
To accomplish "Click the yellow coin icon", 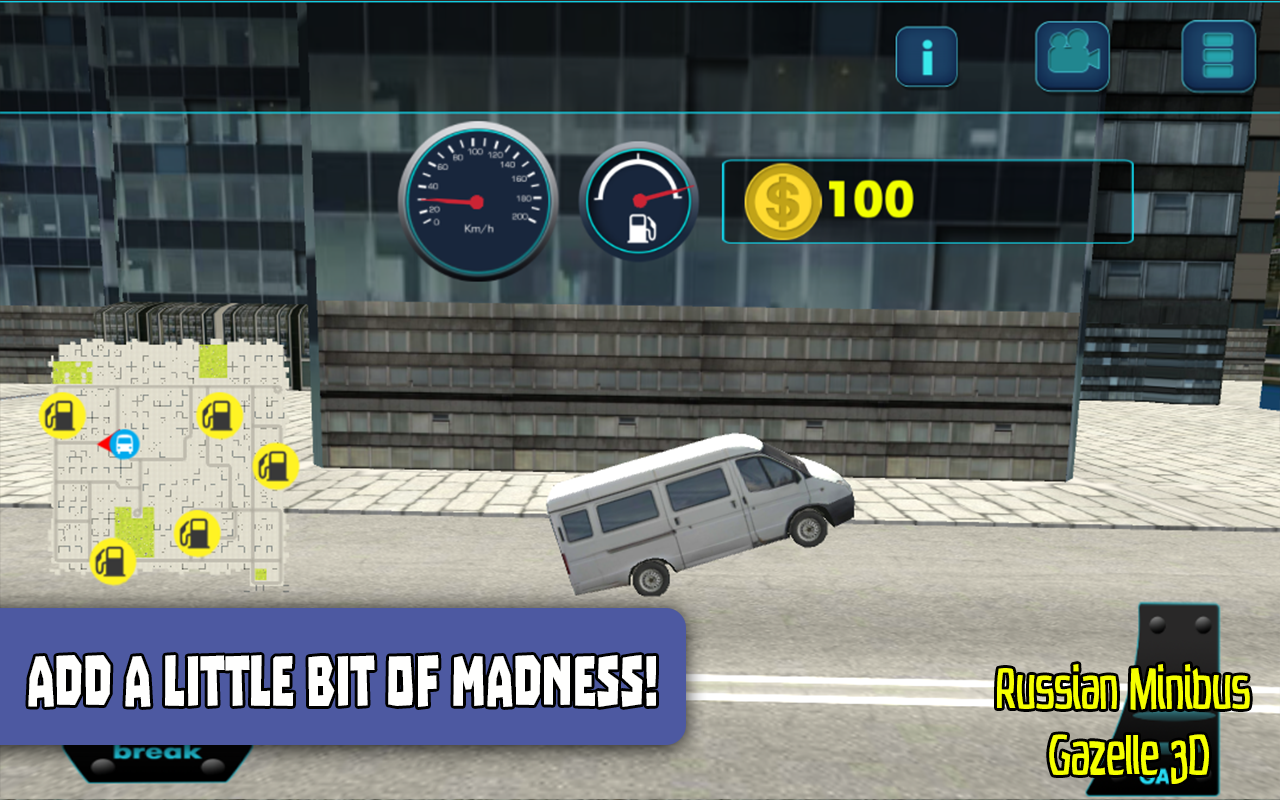I will click(x=783, y=199).
